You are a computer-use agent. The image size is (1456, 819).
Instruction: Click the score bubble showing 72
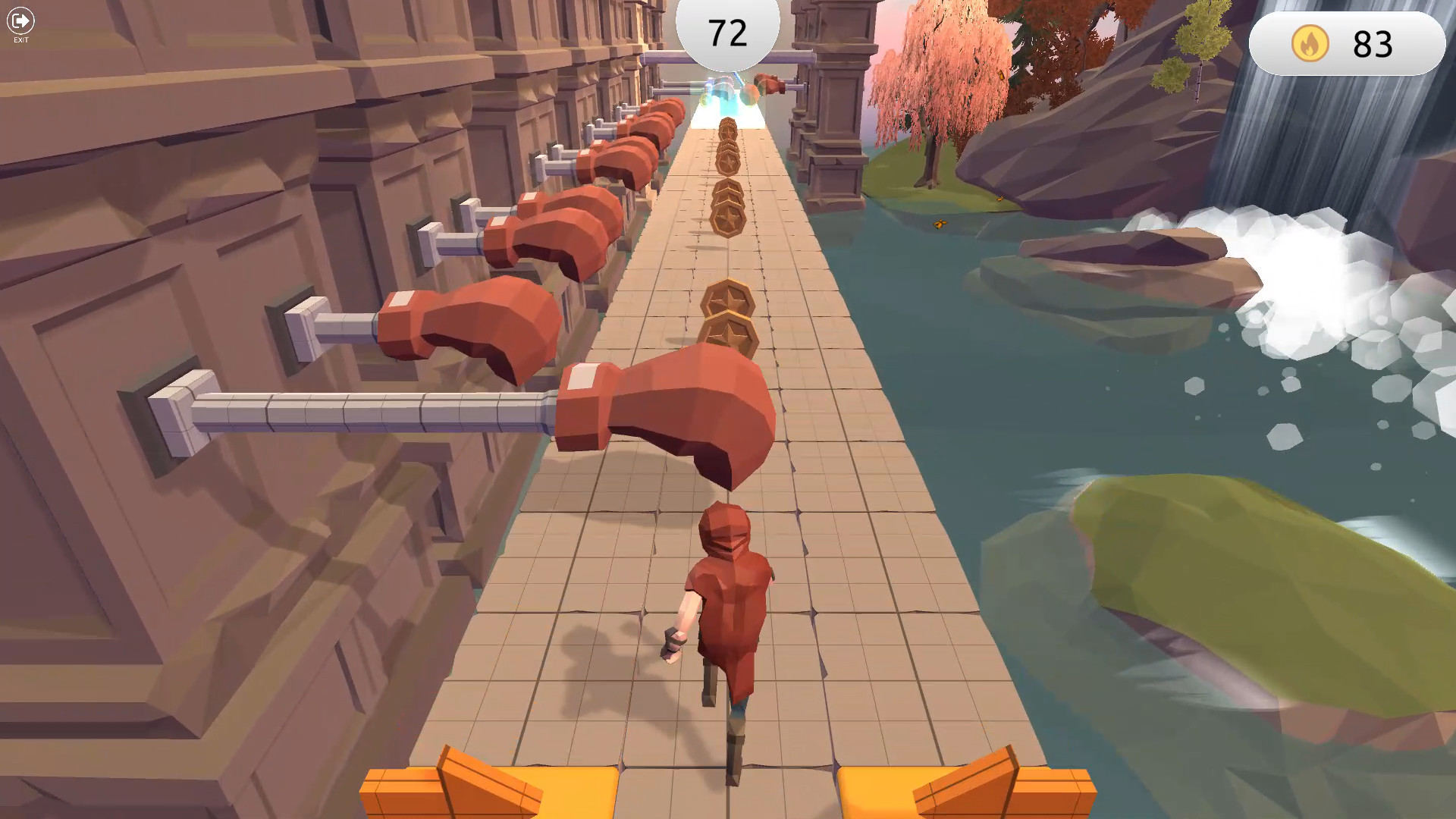tap(726, 30)
